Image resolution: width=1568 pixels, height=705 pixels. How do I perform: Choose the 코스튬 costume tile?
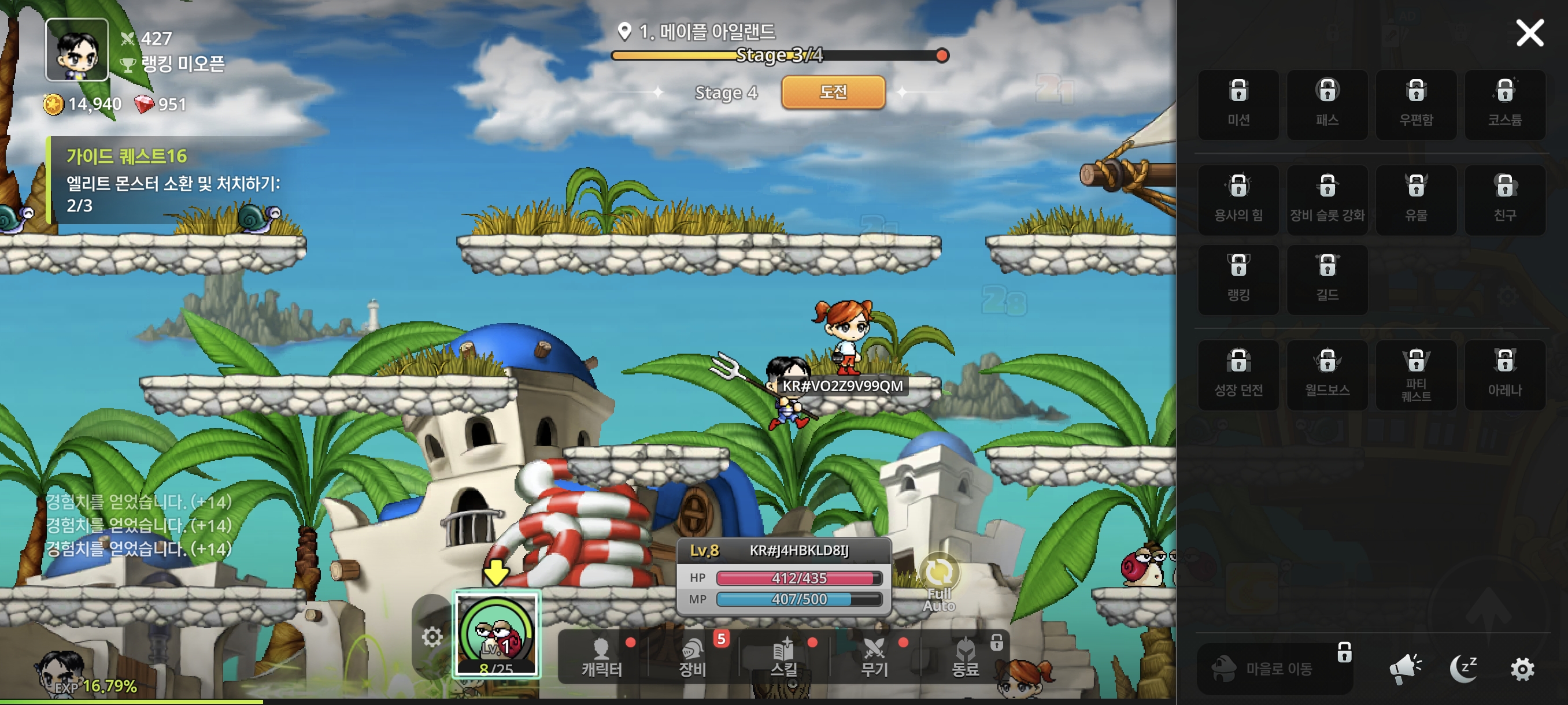1505,105
